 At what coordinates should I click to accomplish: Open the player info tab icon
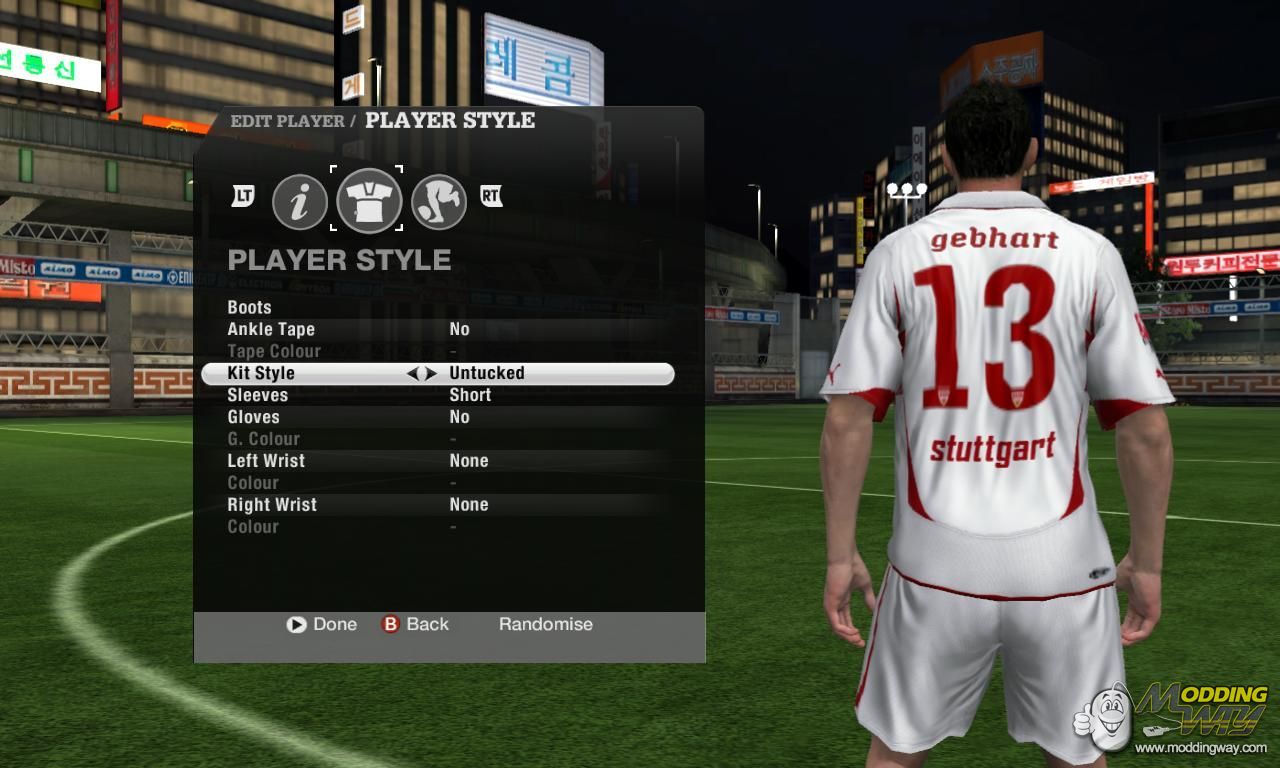(300, 201)
